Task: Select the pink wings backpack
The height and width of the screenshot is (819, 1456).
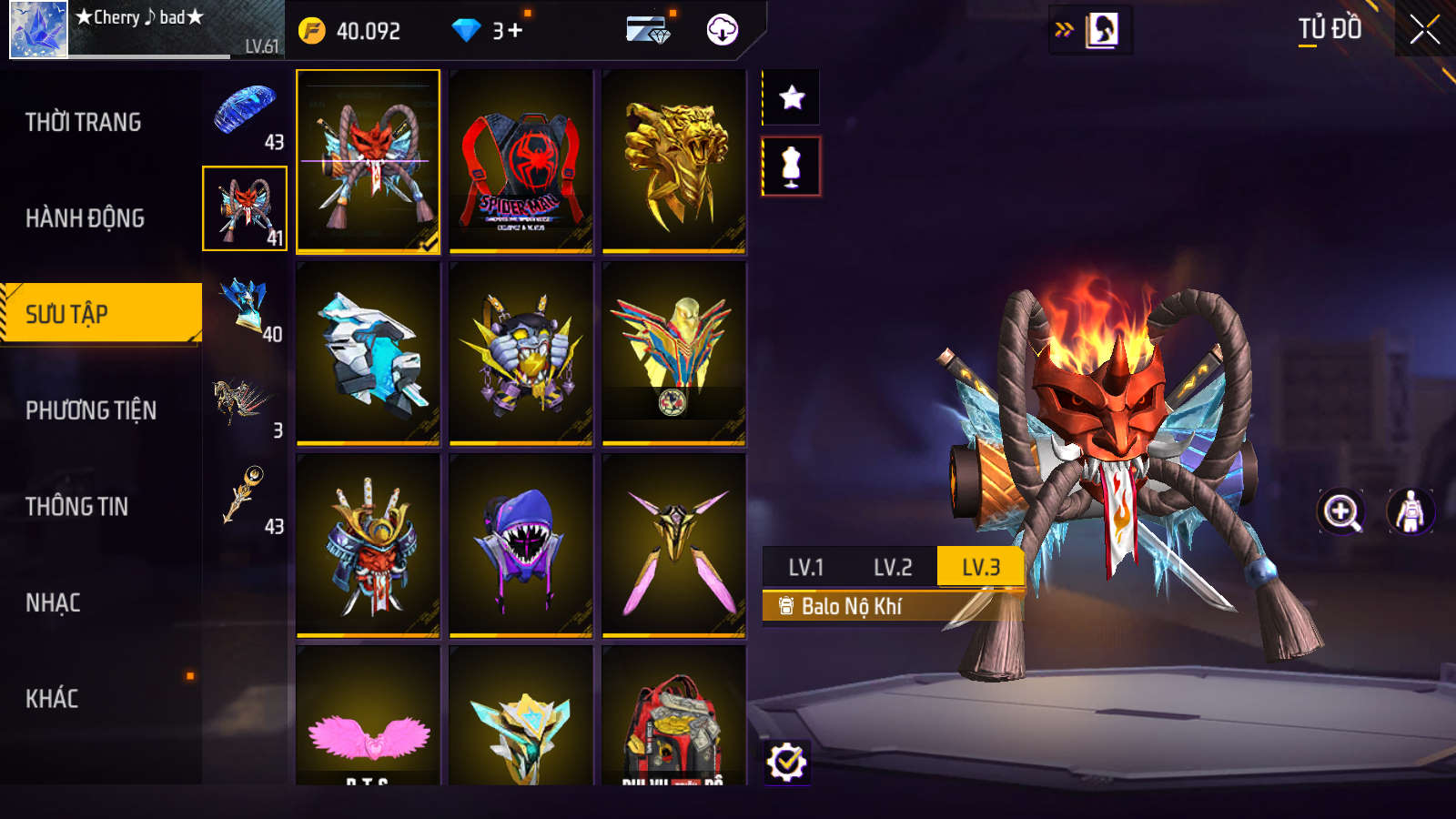Action: (x=369, y=719)
